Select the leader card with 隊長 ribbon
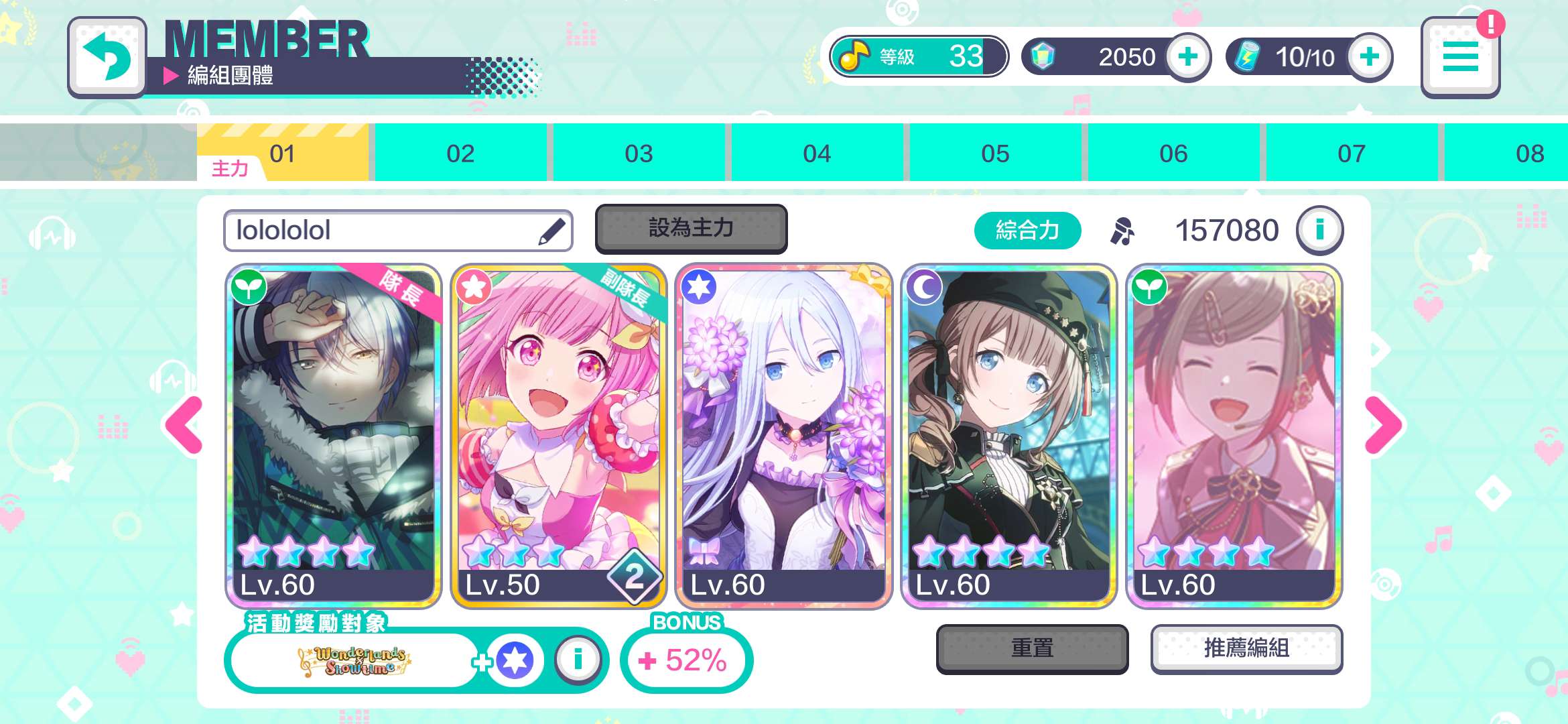Viewport: 1568px width, 724px height. point(334,436)
